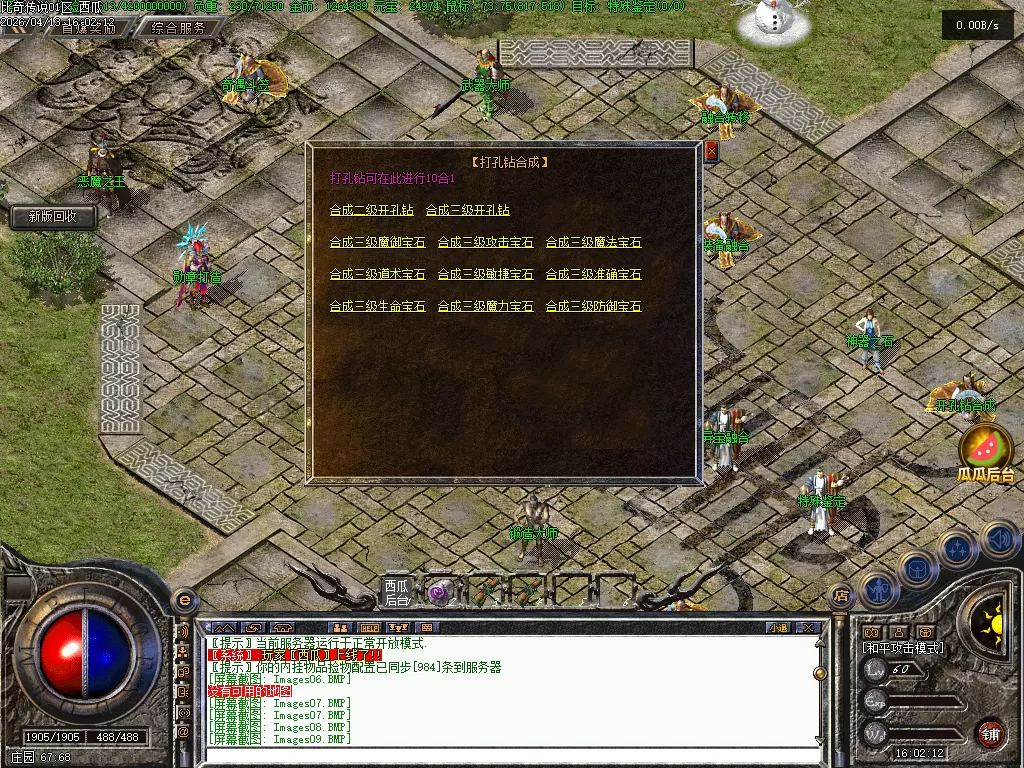Close the 打孔钻合成 dialog window

(712, 151)
